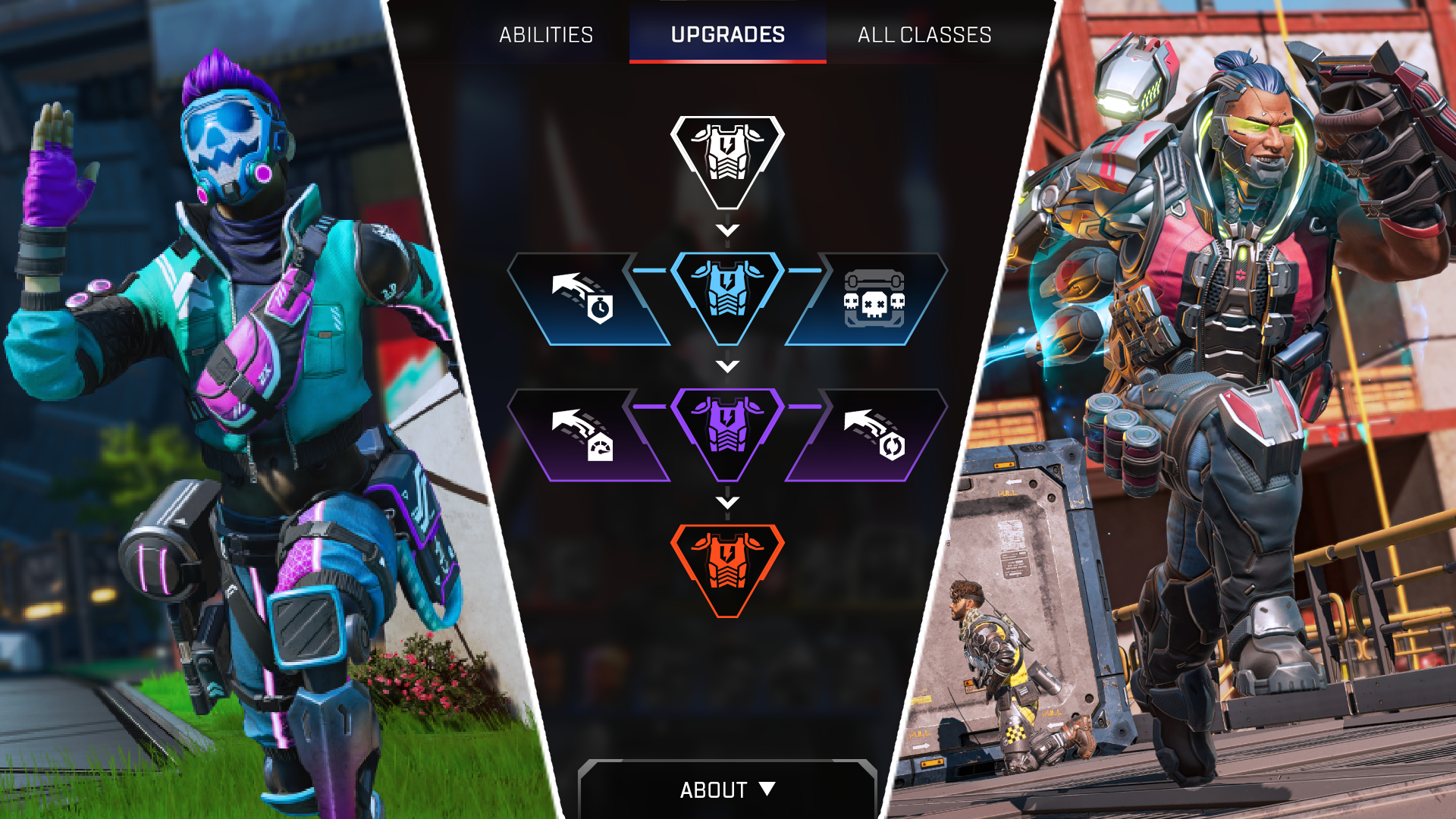Switch to the ABILITIES tab
The height and width of the screenshot is (819, 1456).
[545, 34]
